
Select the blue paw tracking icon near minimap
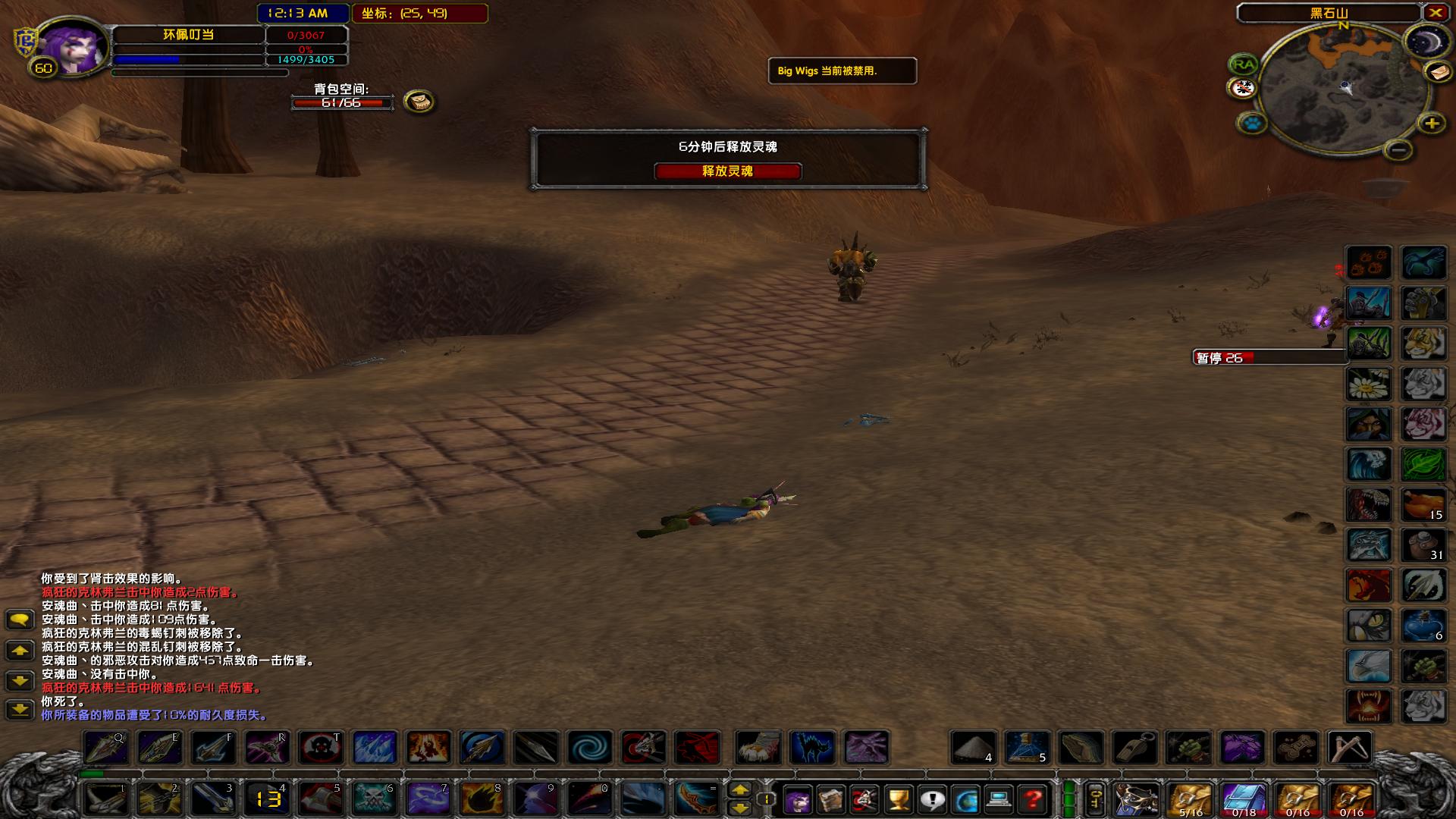tap(1254, 124)
